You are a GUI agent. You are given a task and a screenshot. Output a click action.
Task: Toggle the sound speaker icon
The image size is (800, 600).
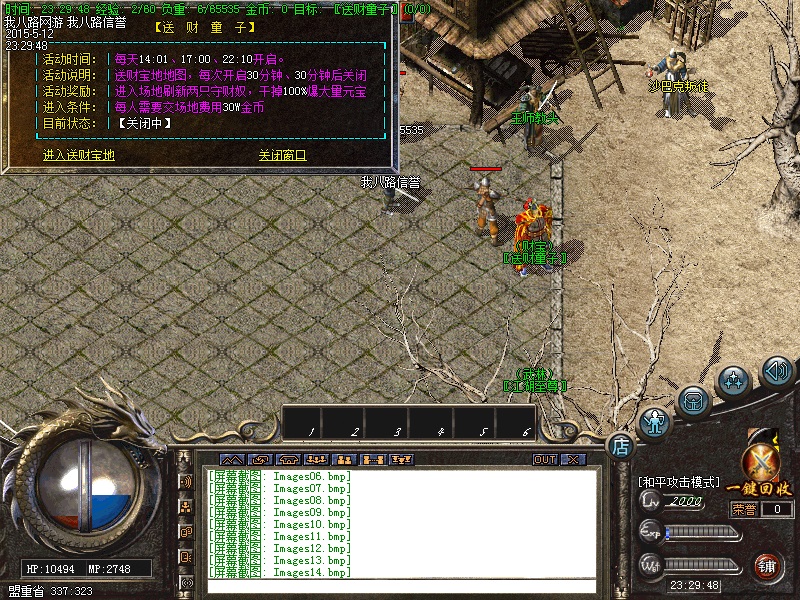776,372
